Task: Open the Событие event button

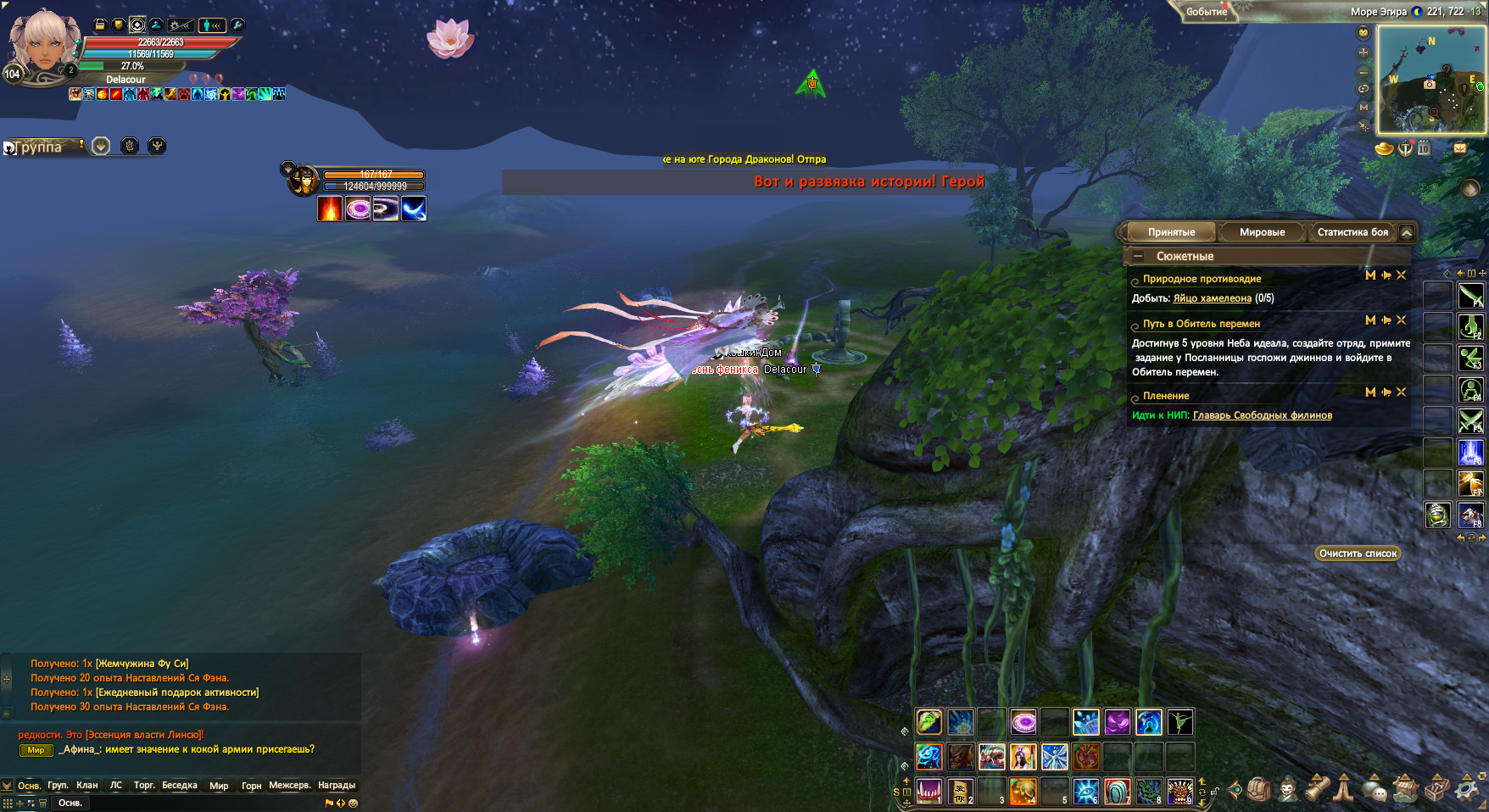Action: [x=1206, y=12]
